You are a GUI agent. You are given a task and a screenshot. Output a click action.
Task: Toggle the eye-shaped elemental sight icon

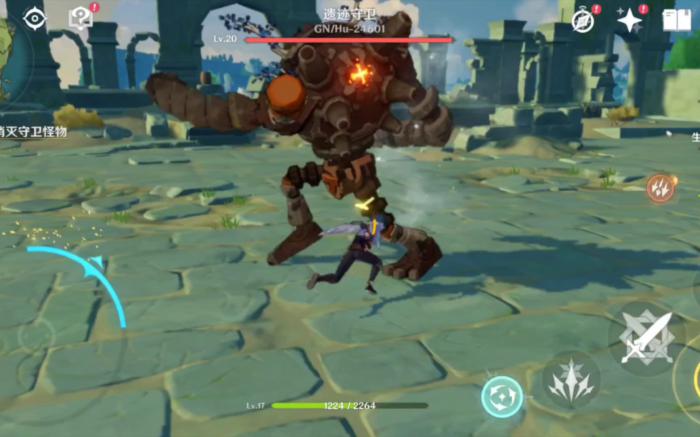pos(35,18)
